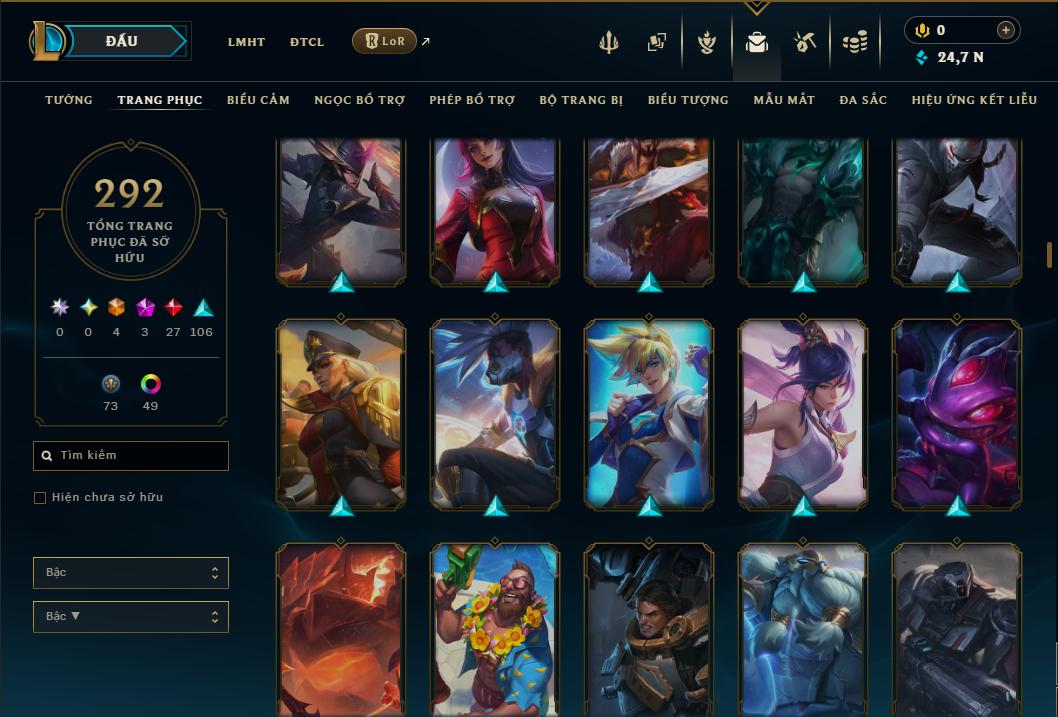Click the Tìm kiếm search field
Viewport: 1058px width, 717px height.
131,456
